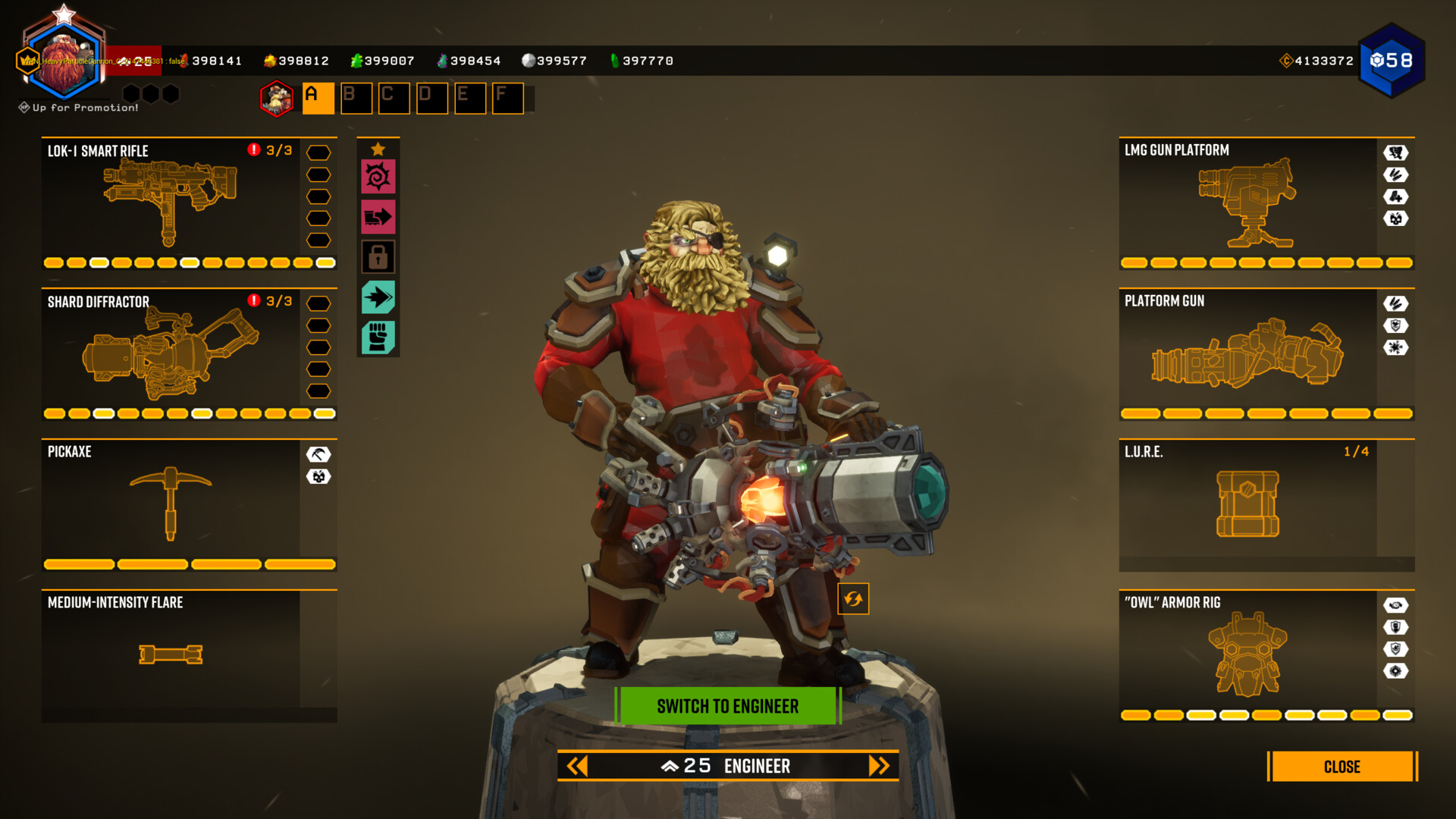Open the "Owl" Armor Rig panel
Screen dimensions: 1456x819
(x=1247, y=654)
